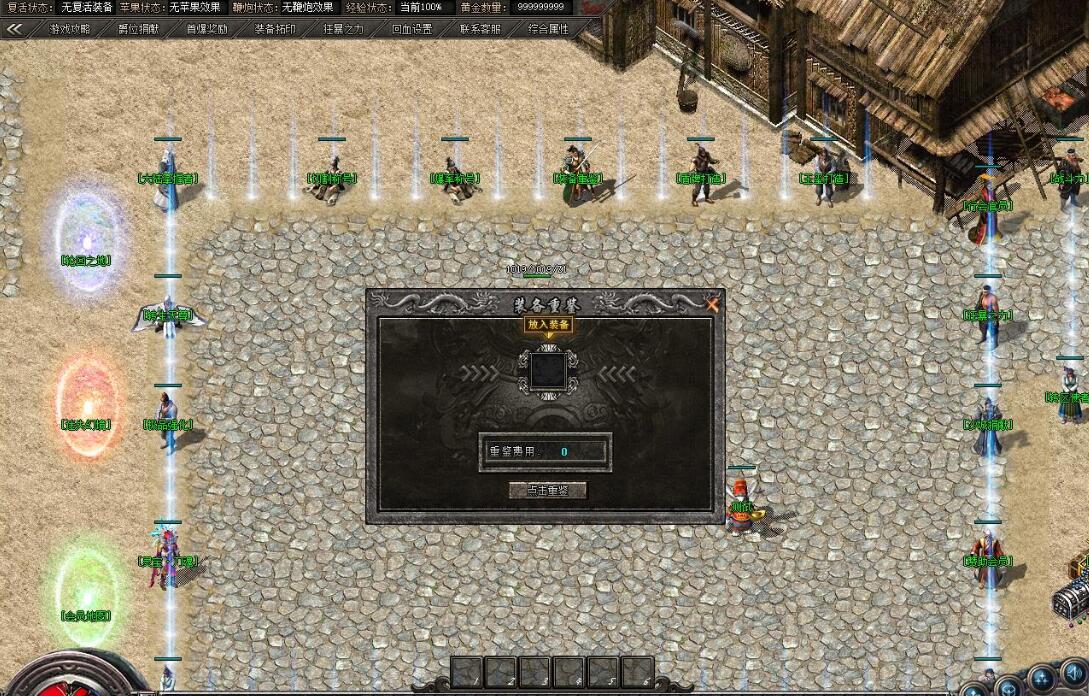Open the 联系客服 customer service menu

(x=480, y=29)
